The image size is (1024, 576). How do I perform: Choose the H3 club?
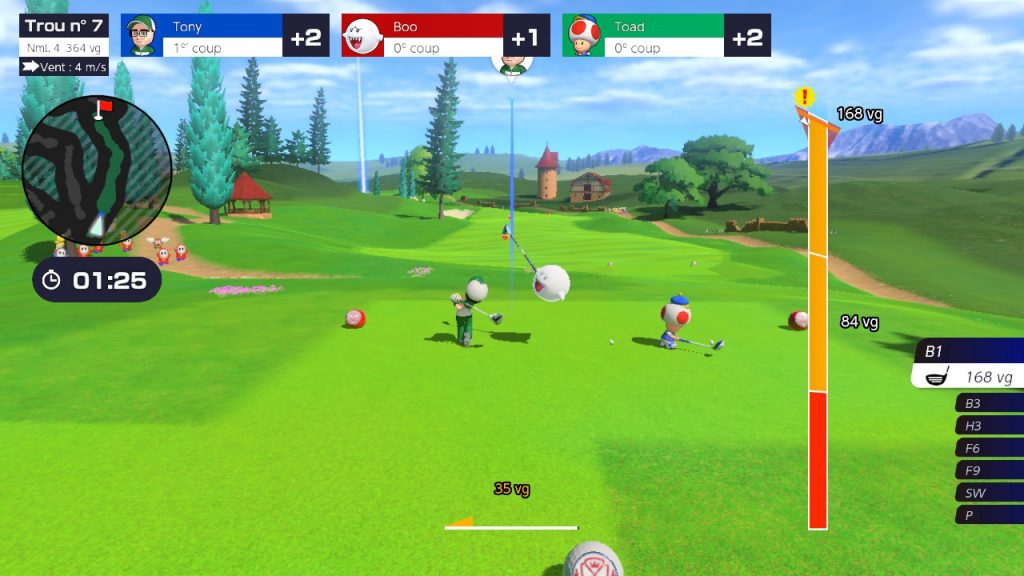[x=989, y=426]
